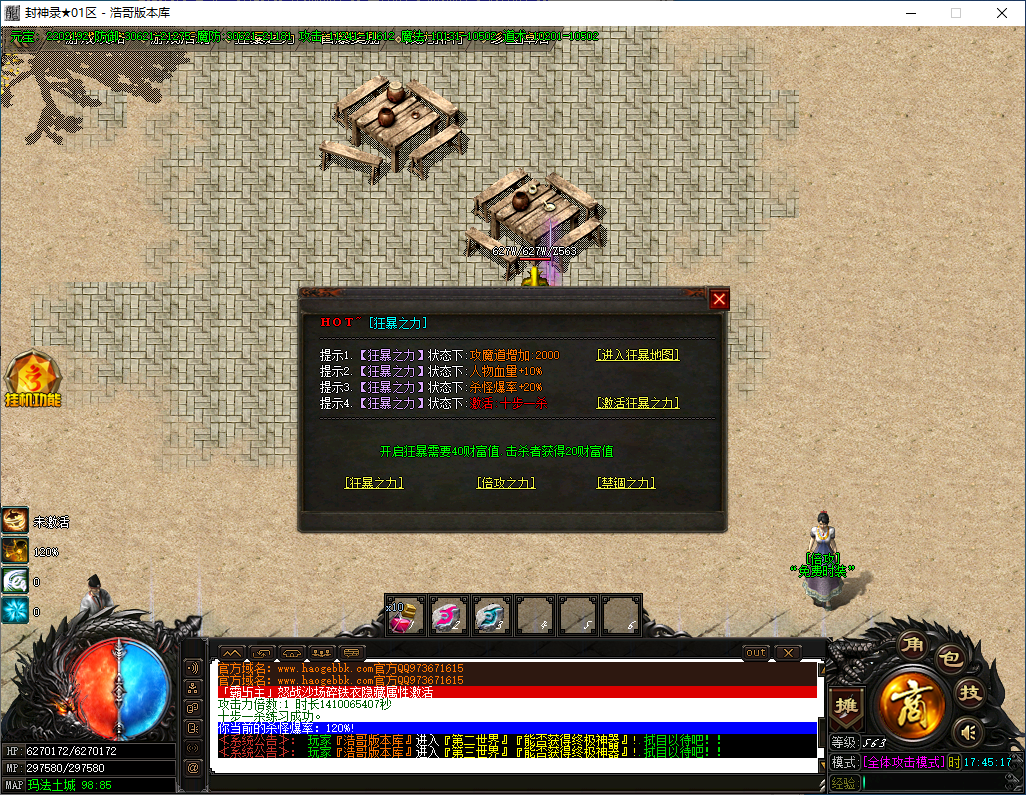Open the character panel with the 角 button
The height and width of the screenshot is (795, 1026).
click(x=910, y=643)
